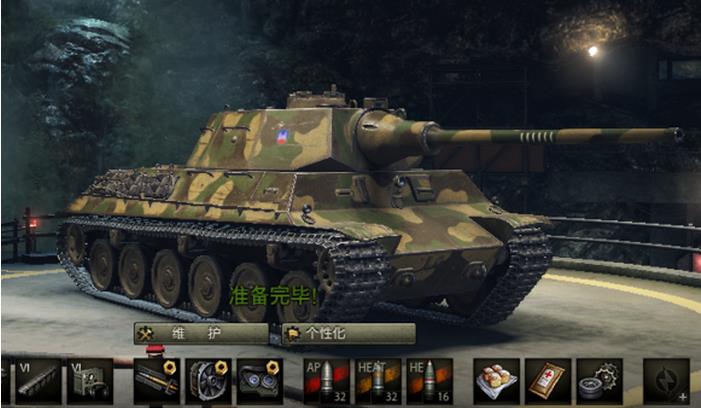This screenshot has width=701, height=408.
Task: Choose the first aid kit consumable
Action: point(548,381)
